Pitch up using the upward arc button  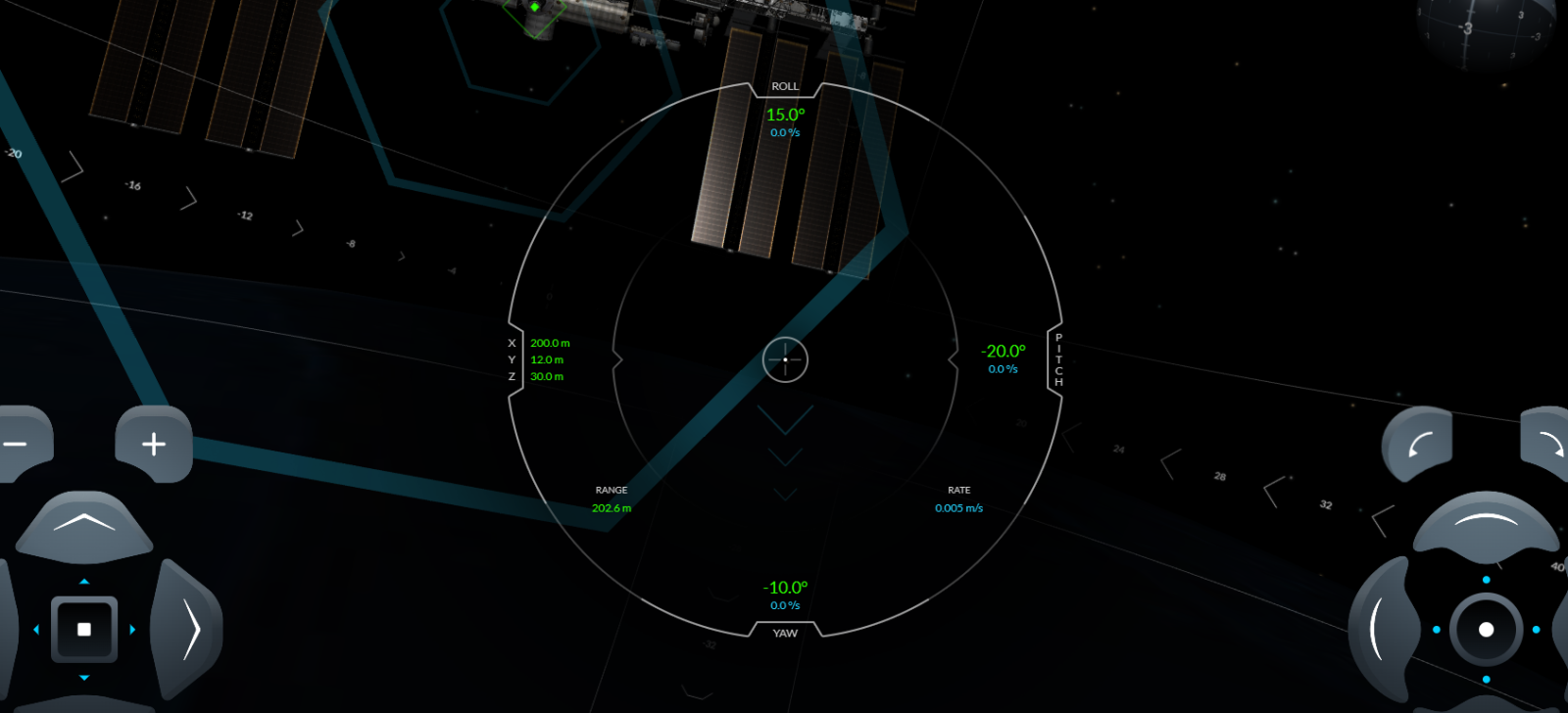click(x=1486, y=523)
